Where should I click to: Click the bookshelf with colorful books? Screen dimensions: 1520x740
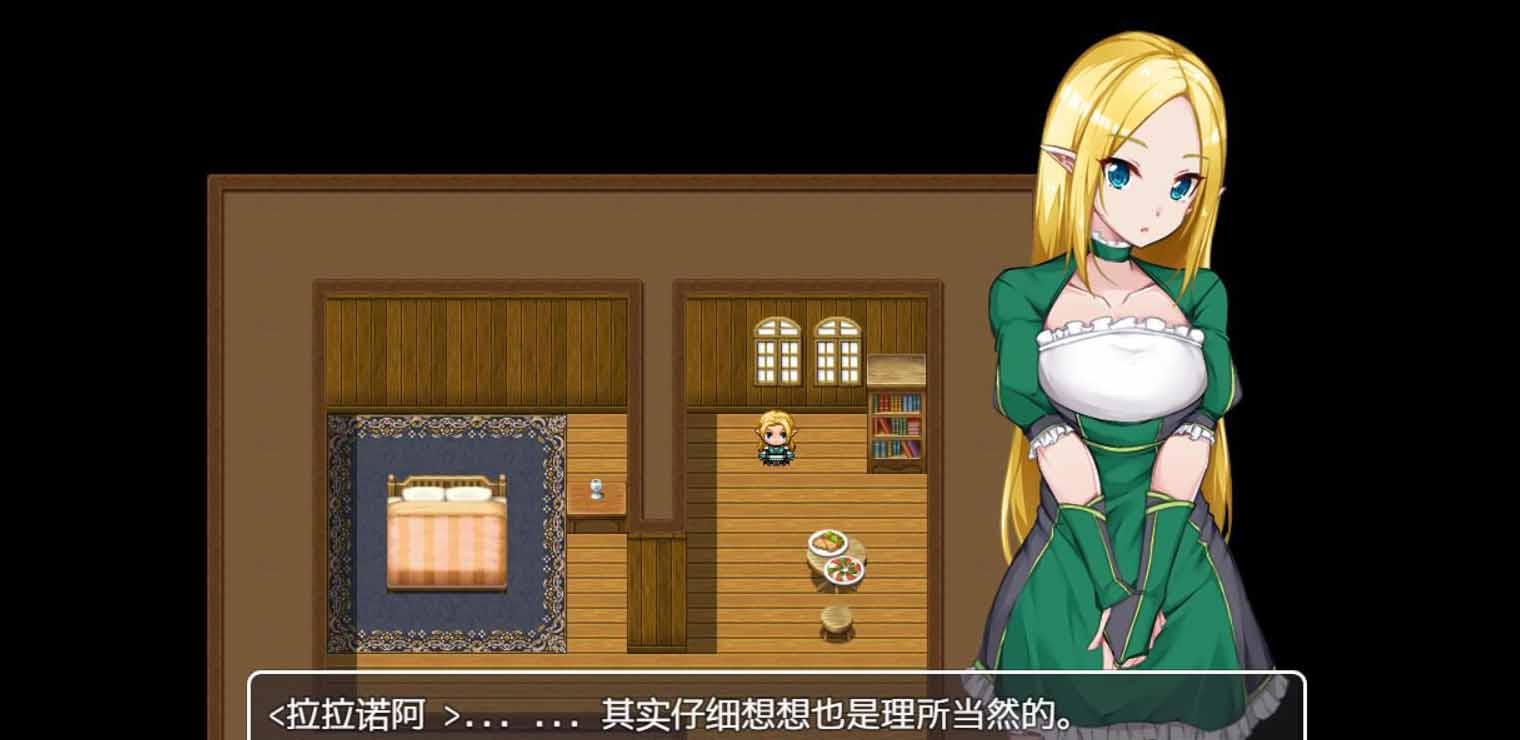[x=897, y=425]
